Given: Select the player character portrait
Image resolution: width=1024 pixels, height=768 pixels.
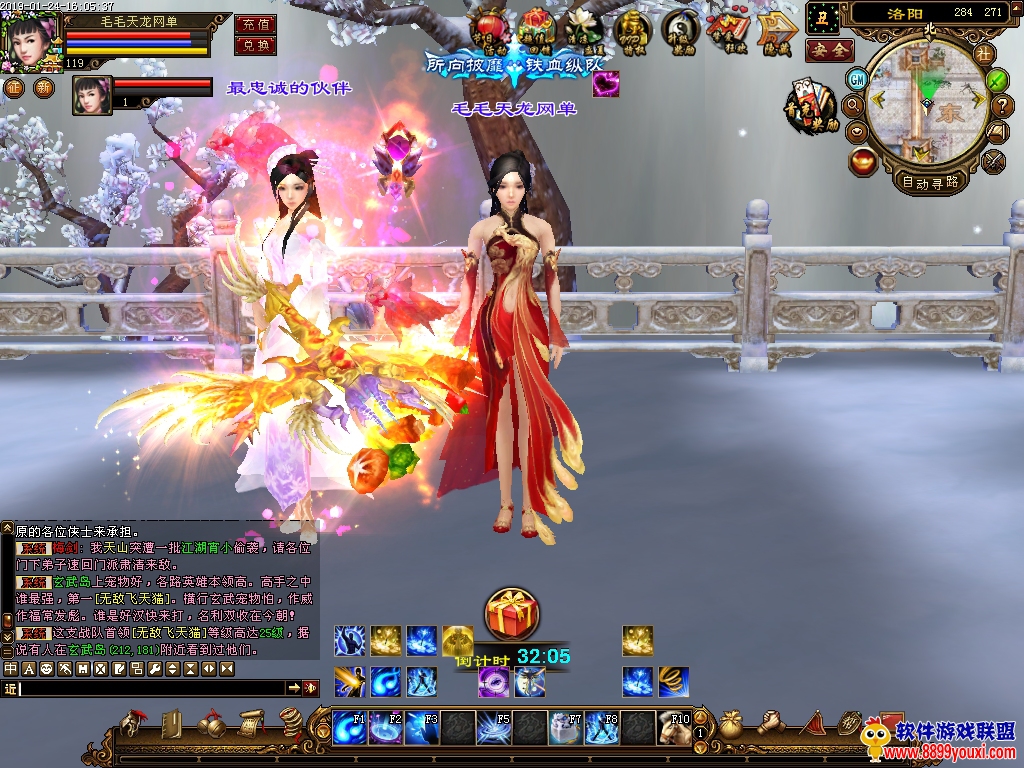Looking at the screenshot, I should point(31,40).
